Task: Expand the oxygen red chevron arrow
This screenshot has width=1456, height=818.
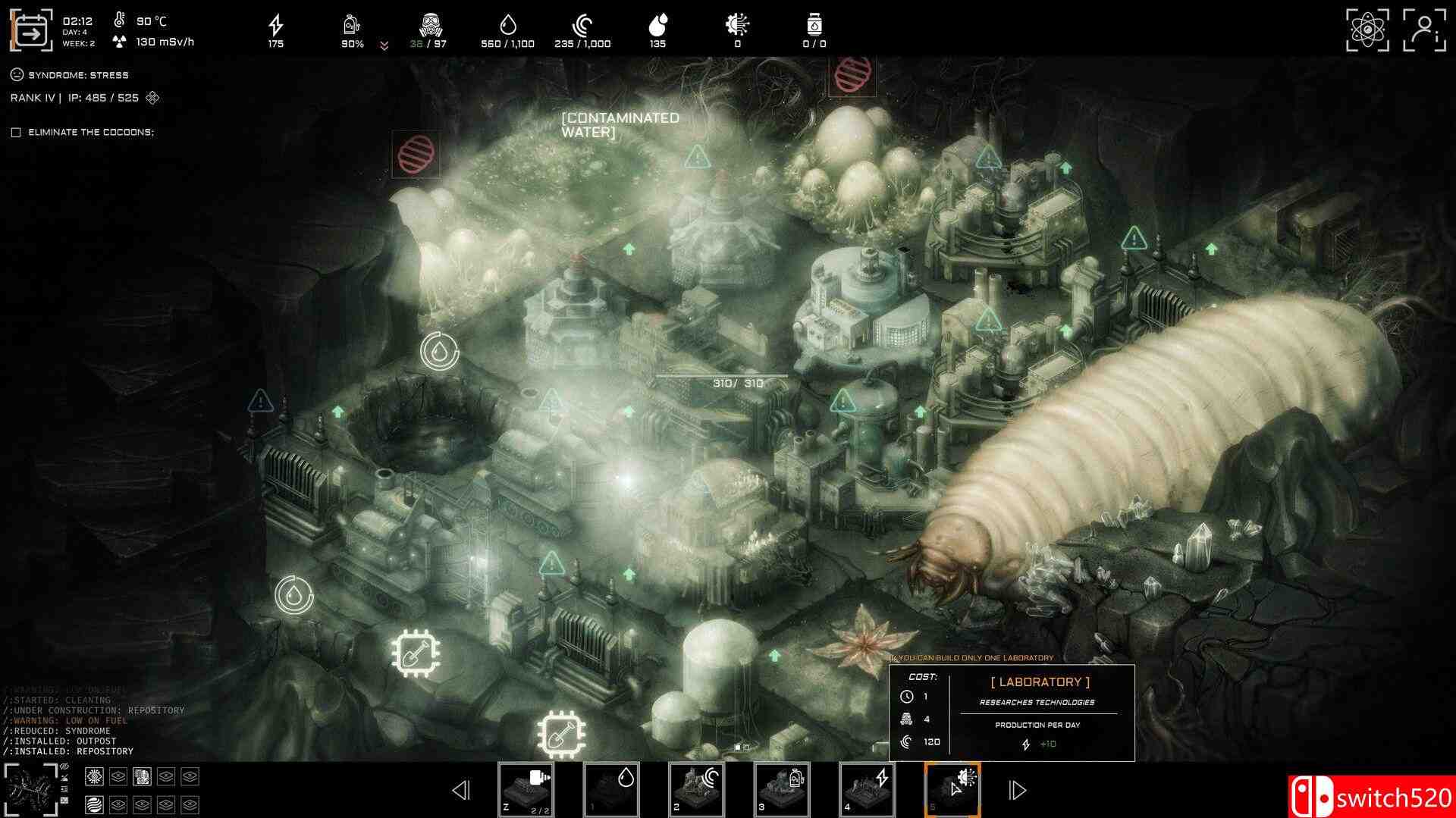Action: coord(384,45)
